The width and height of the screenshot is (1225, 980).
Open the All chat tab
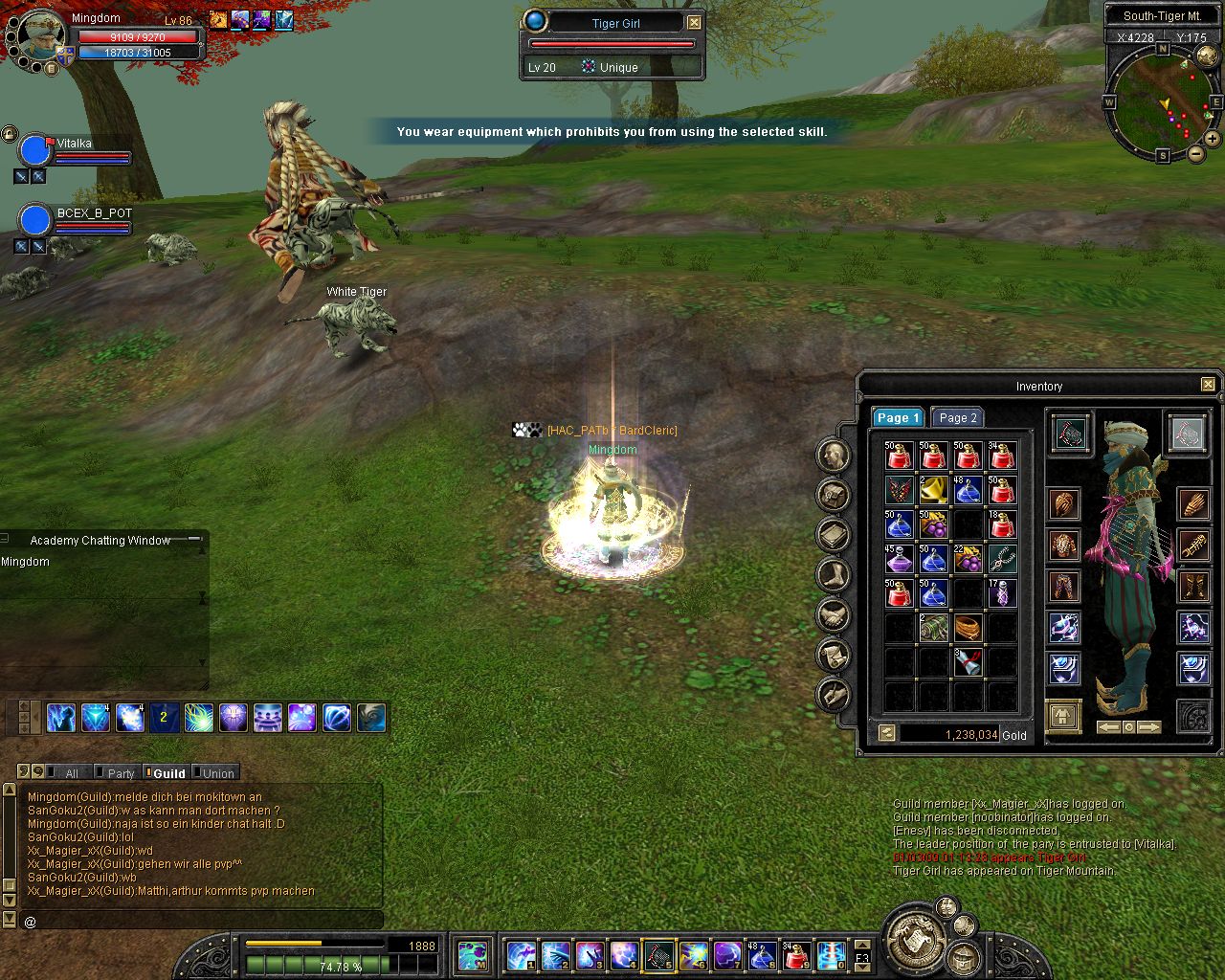coord(71,773)
